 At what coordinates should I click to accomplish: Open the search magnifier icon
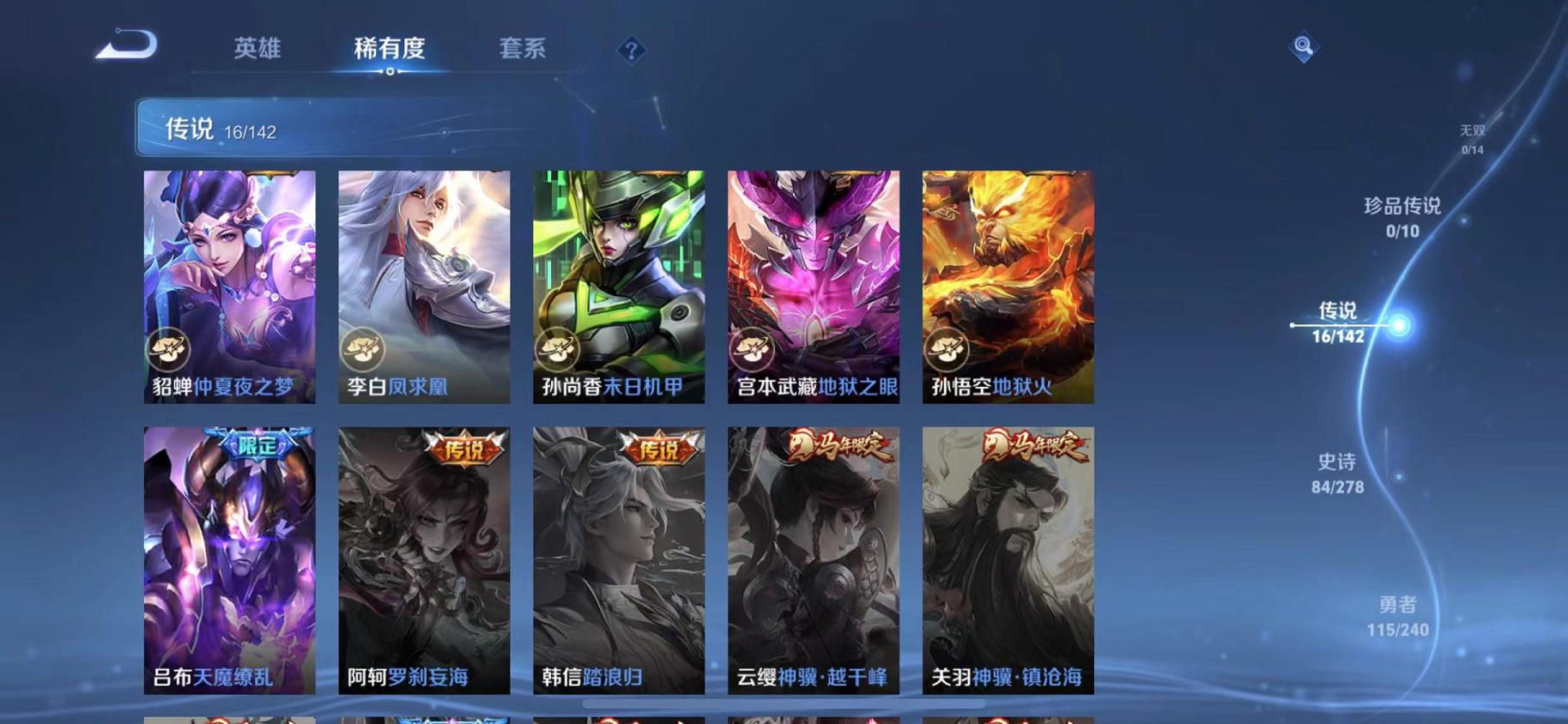1304,47
